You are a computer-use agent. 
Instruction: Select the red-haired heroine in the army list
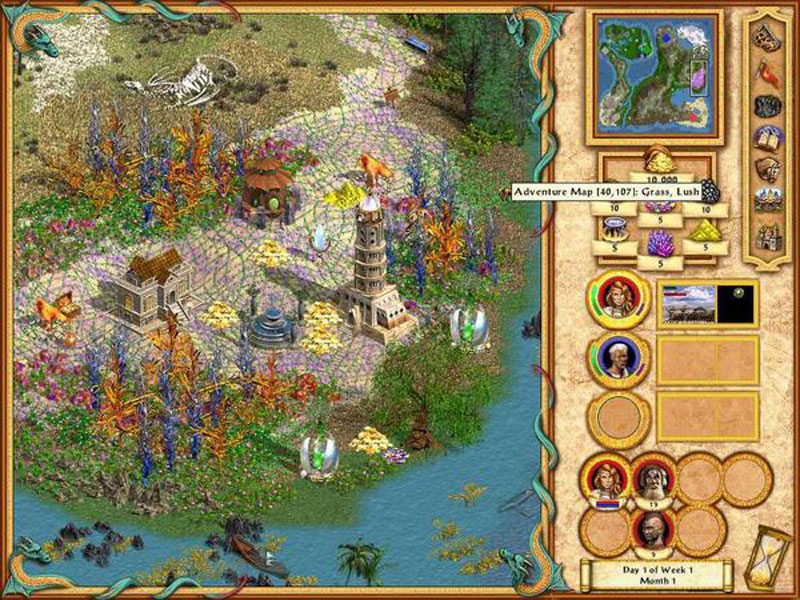[618, 298]
